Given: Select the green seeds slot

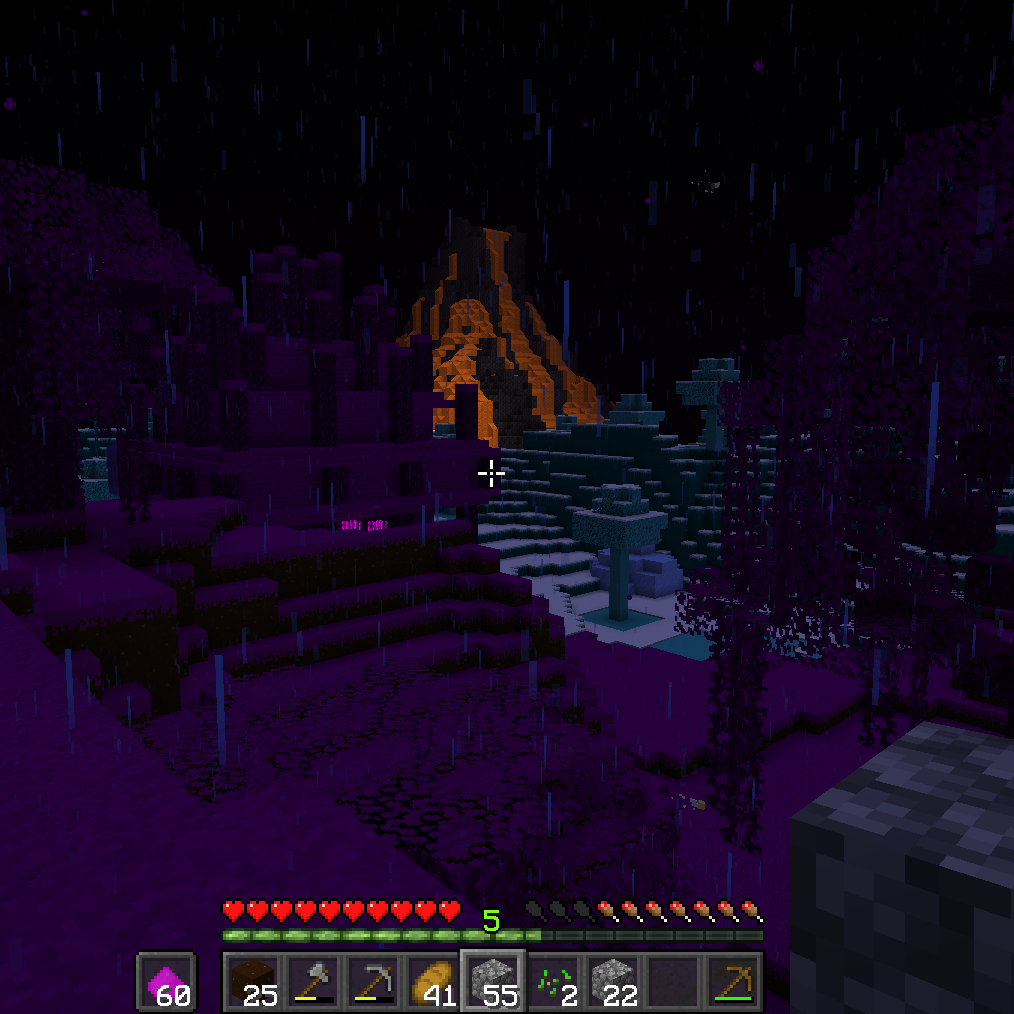Looking at the screenshot, I should pos(552,981).
